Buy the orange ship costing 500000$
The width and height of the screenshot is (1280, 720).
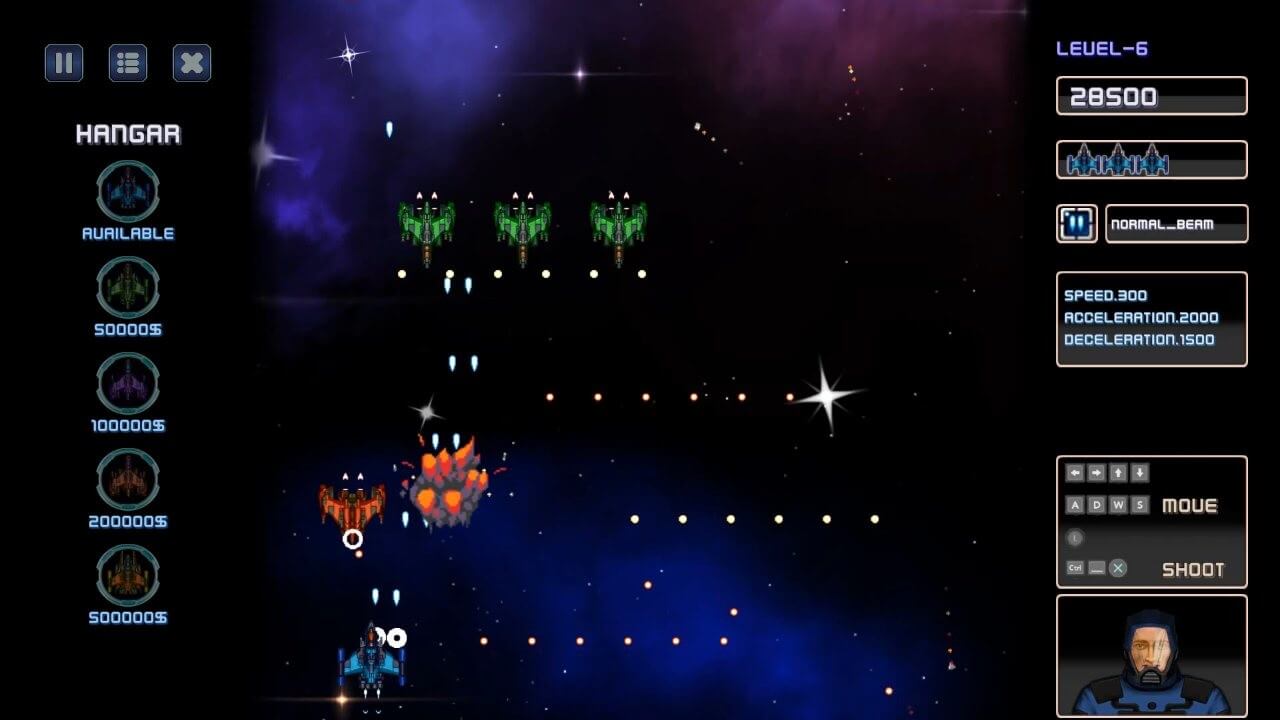[128, 575]
